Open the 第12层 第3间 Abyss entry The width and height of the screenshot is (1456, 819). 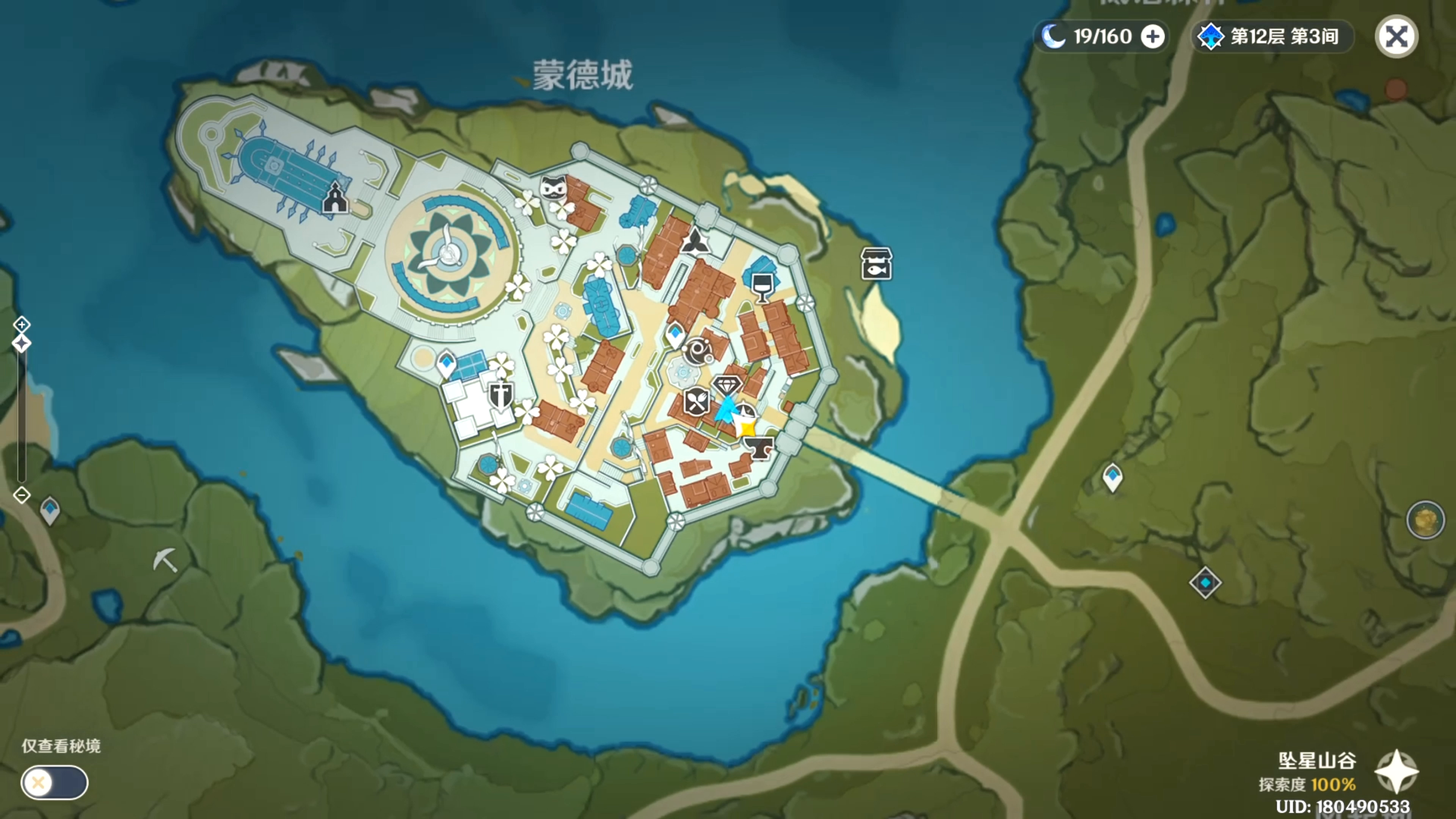coord(1271,36)
